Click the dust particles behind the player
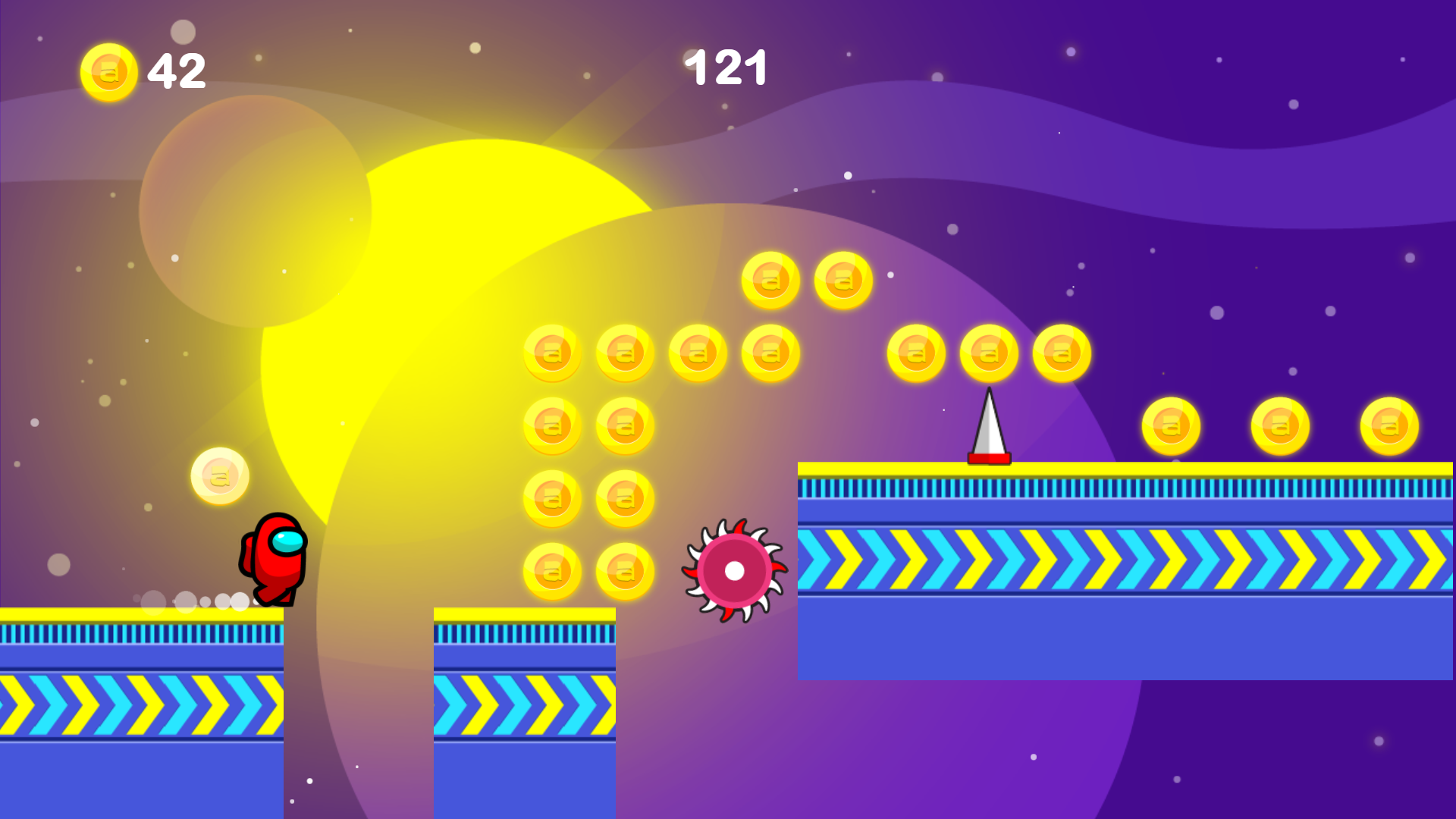 [x=193, y=603]
